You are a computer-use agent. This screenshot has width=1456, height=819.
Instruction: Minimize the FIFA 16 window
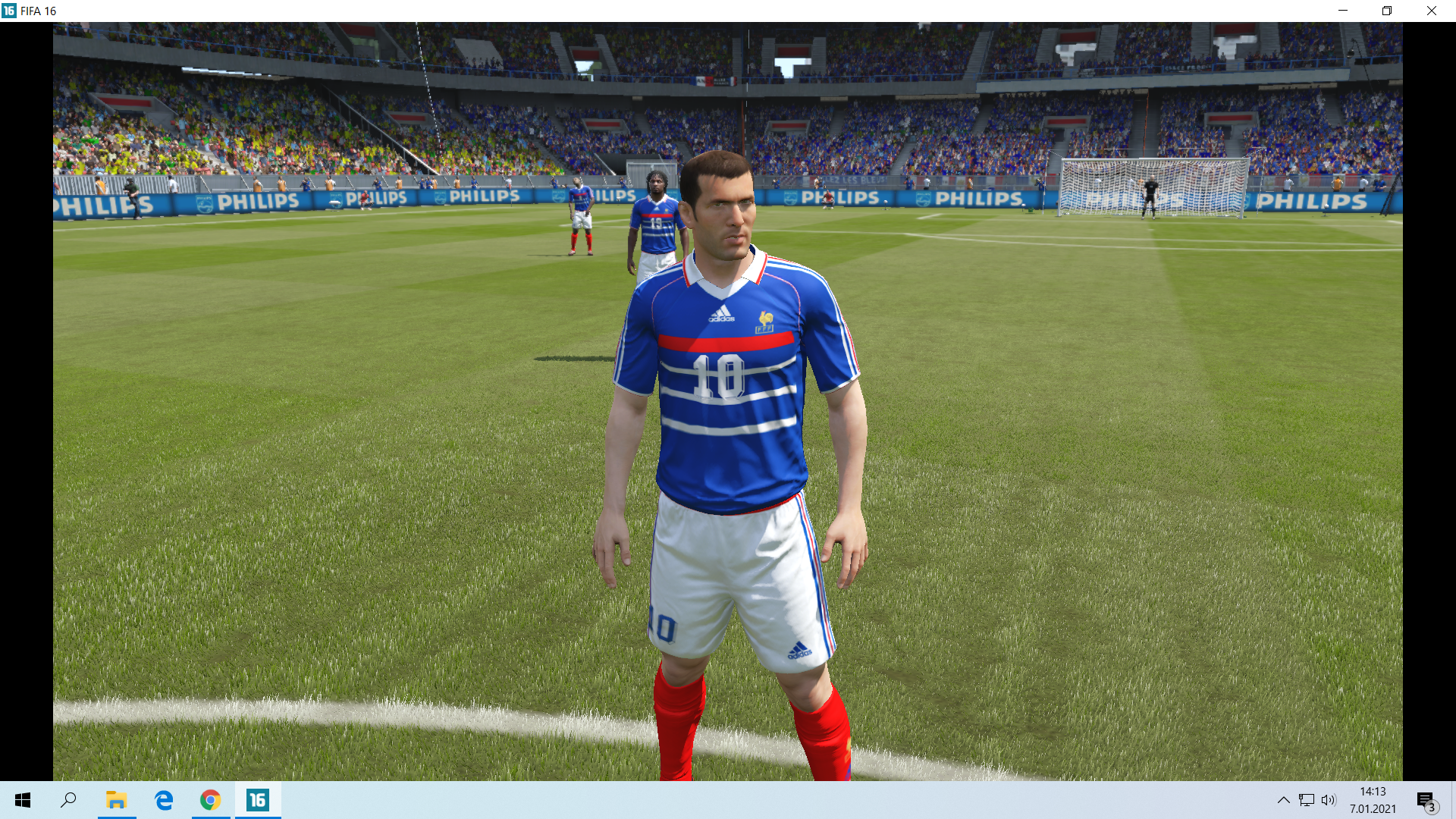coord(1343,11)
